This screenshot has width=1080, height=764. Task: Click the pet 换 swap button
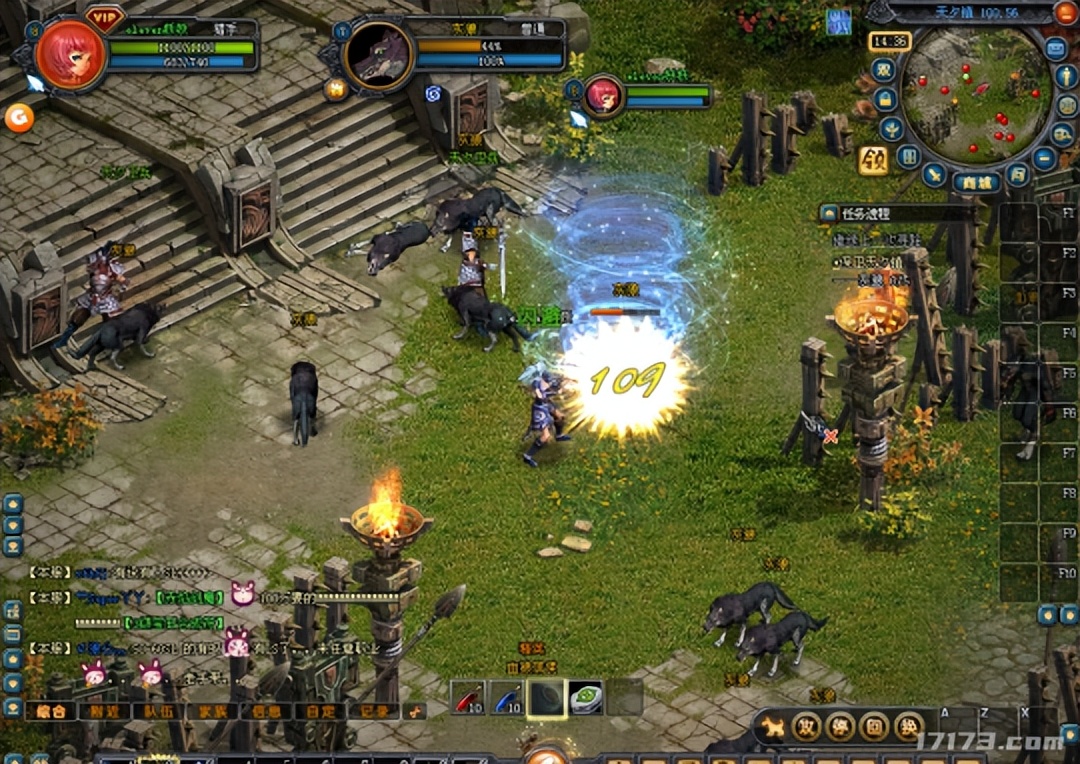click(x=908, y=726)
